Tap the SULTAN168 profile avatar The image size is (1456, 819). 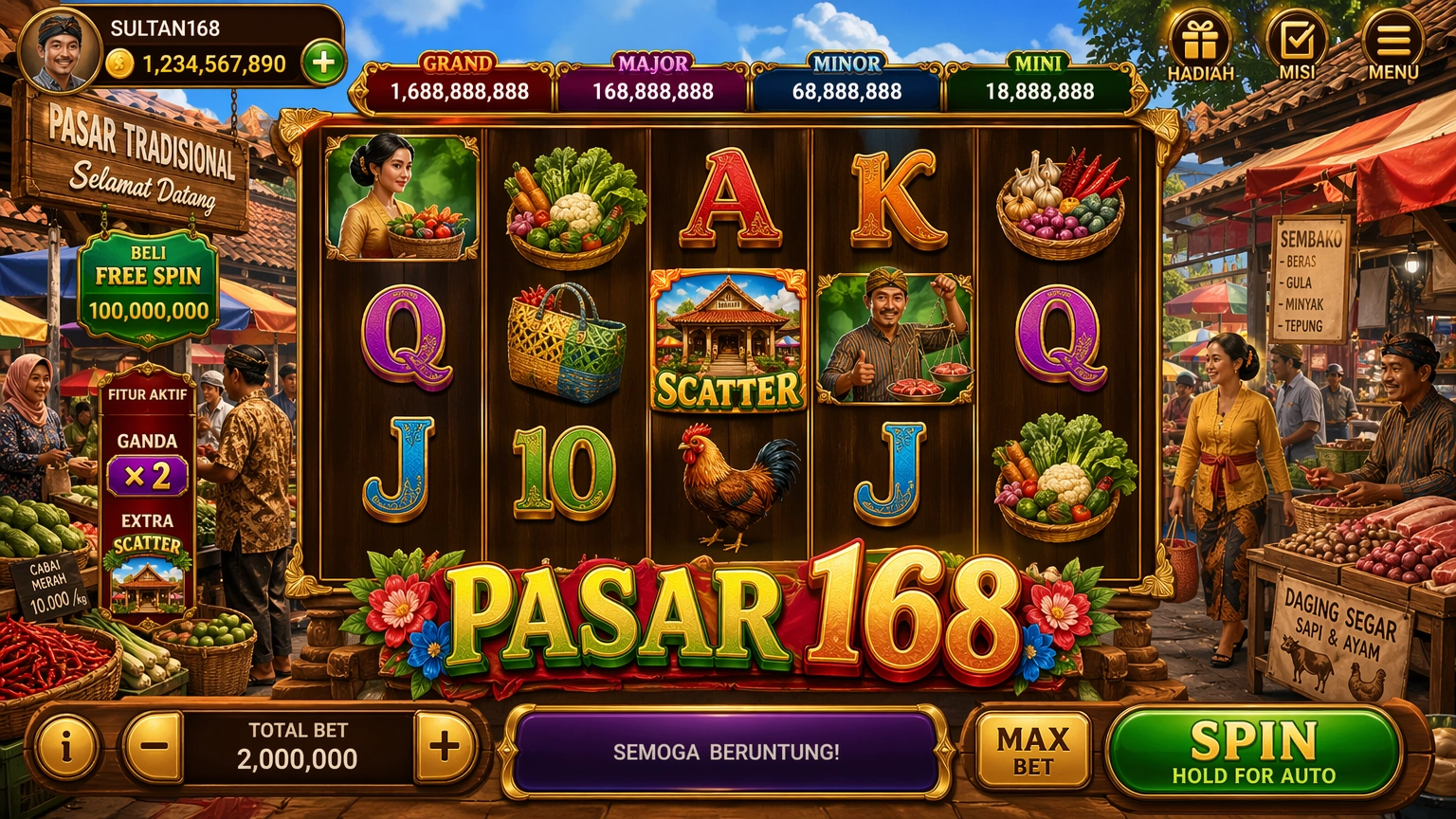[x=59, y=50]
